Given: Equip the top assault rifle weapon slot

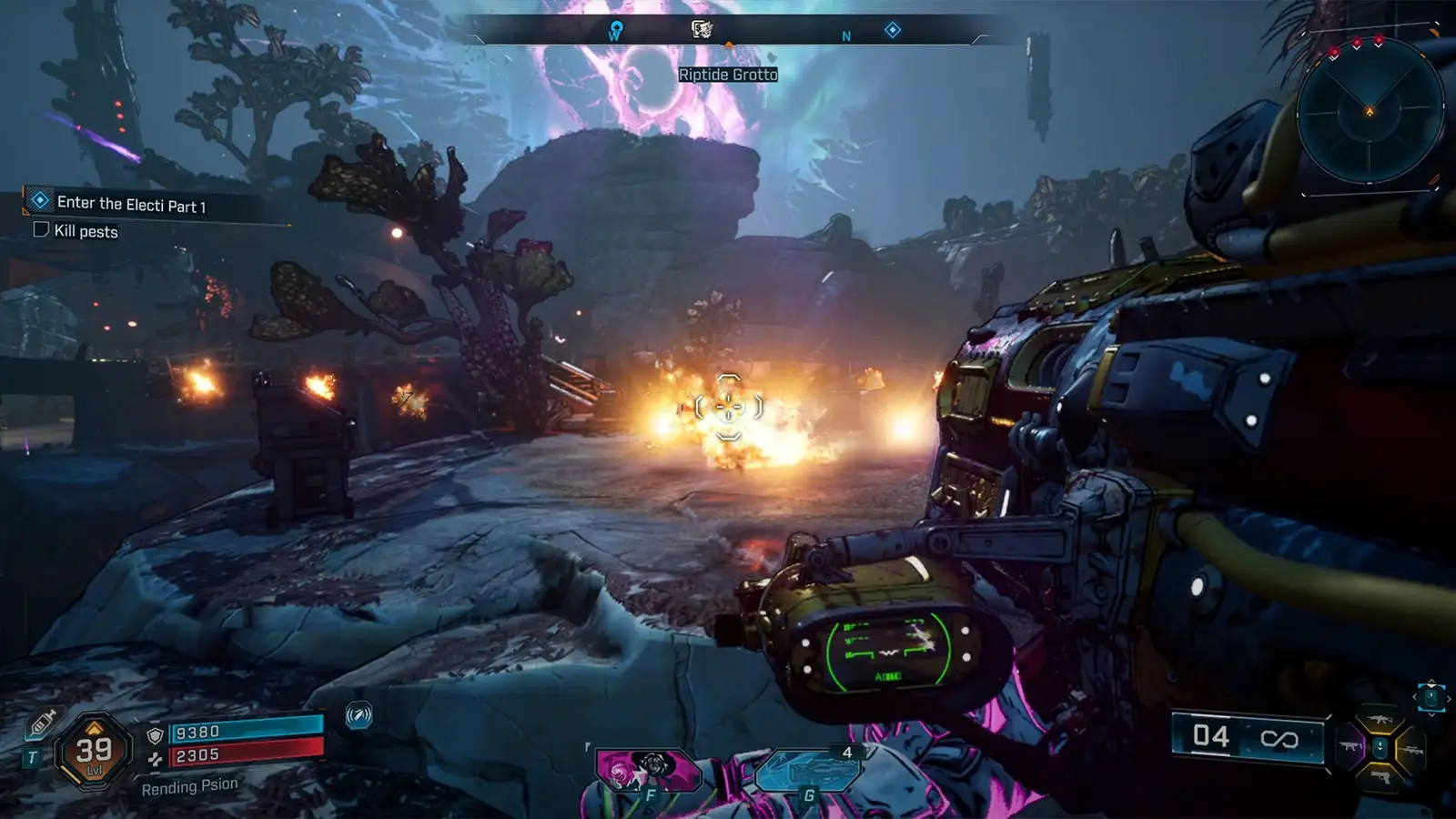Looking at the screenshot, I should pos(1380,718).
